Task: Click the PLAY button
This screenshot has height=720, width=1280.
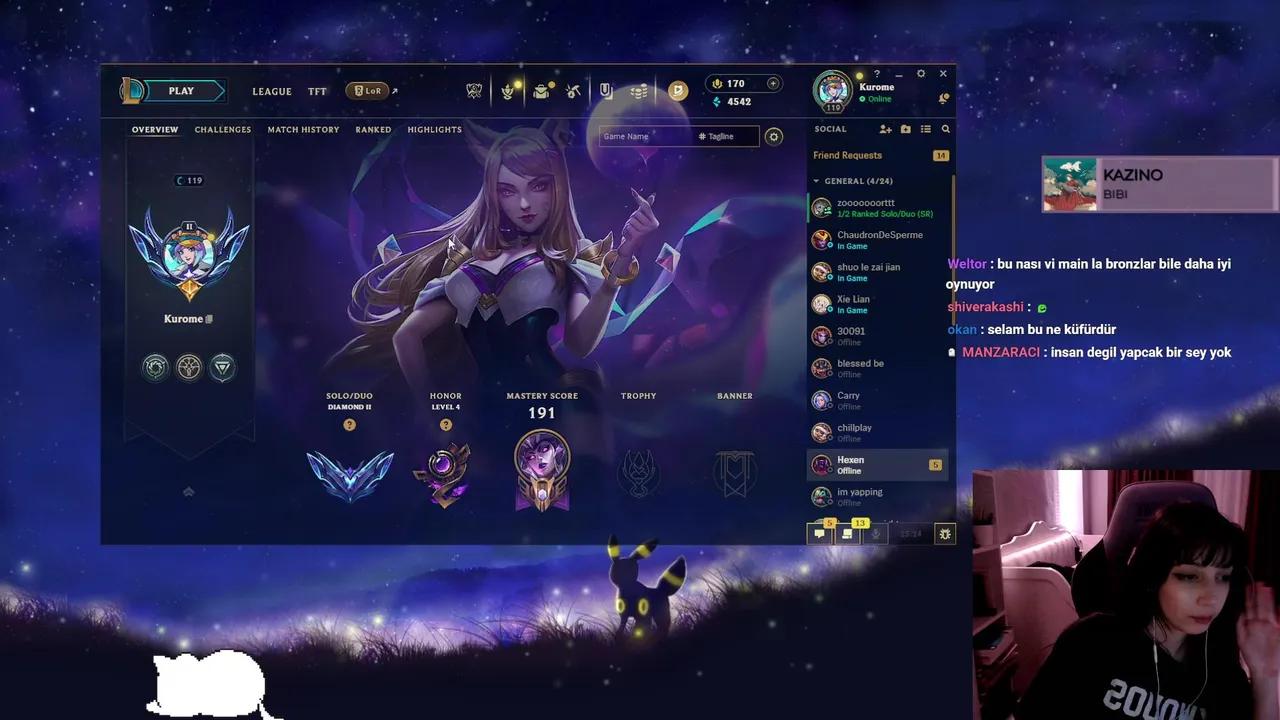Action: coord(181,90)
